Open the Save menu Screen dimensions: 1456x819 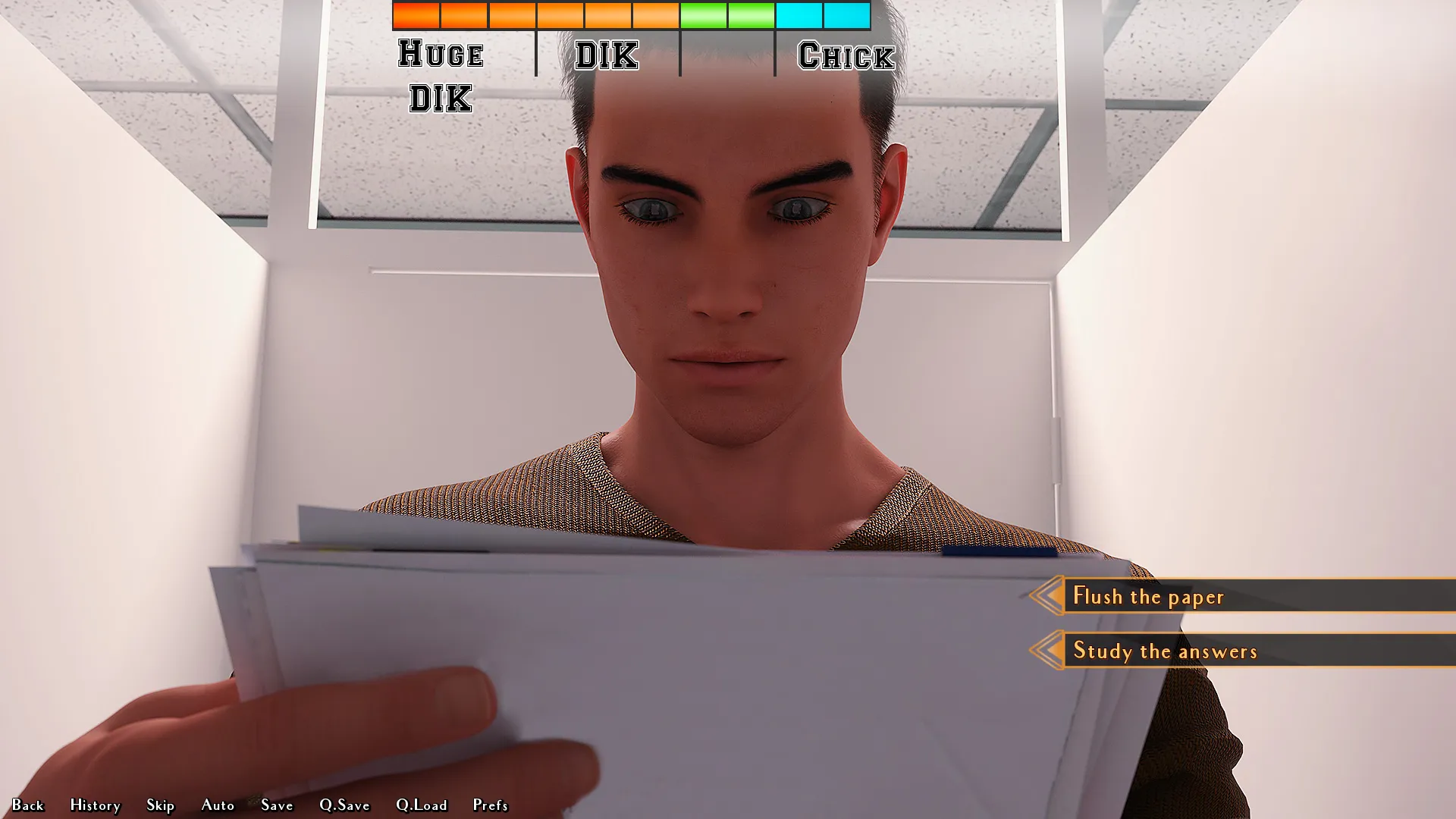tap(277, 805)
